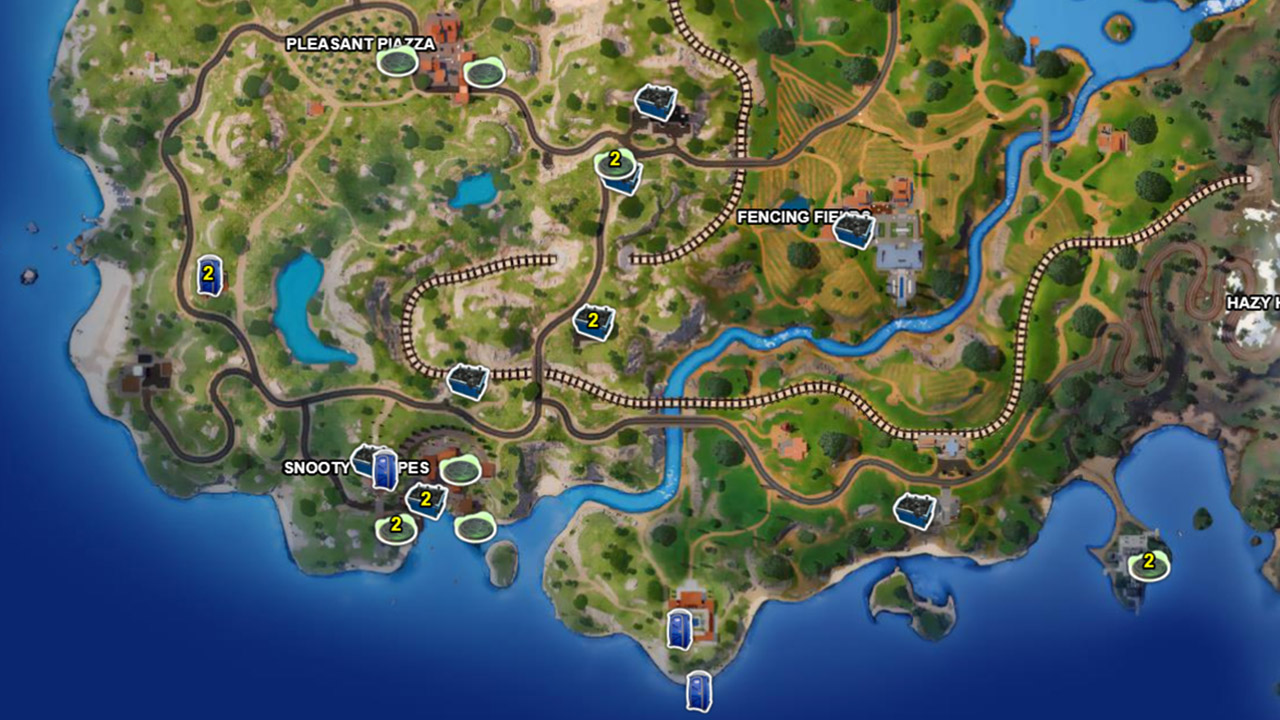Open the Pleasant Piazza location label

click(x=360, y=43)
